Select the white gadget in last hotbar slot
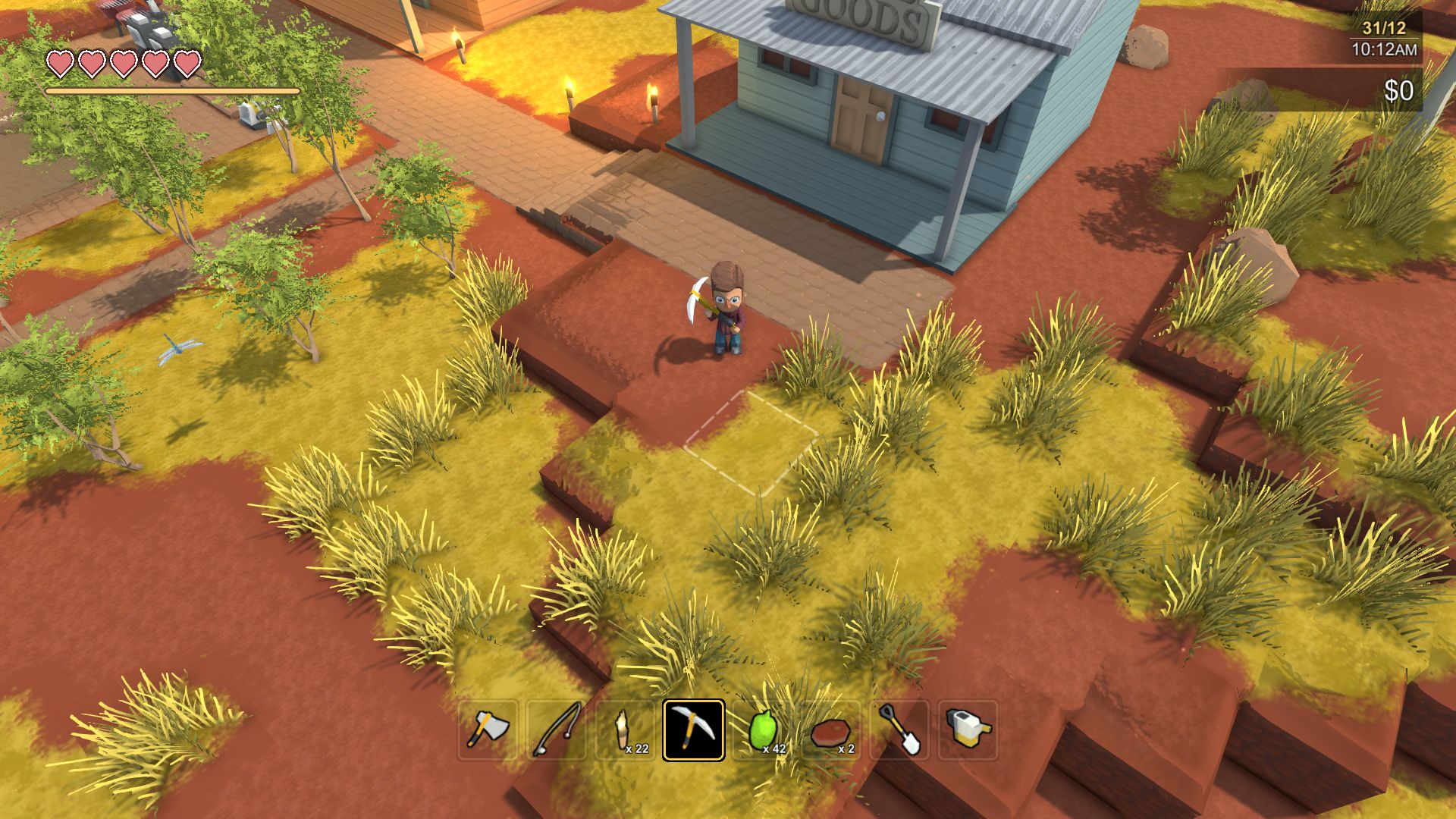 [965, 730]
